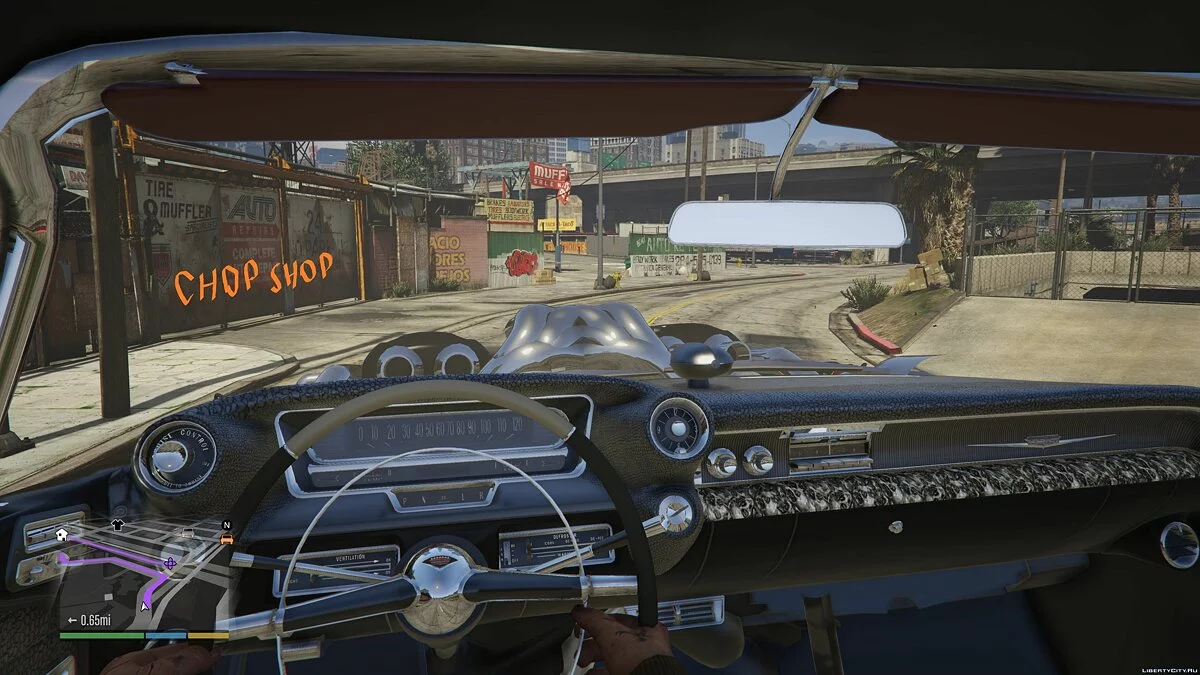1200x675 pixels.
Task: Click the orange car blip on minimap
Action: pos(227,539)
